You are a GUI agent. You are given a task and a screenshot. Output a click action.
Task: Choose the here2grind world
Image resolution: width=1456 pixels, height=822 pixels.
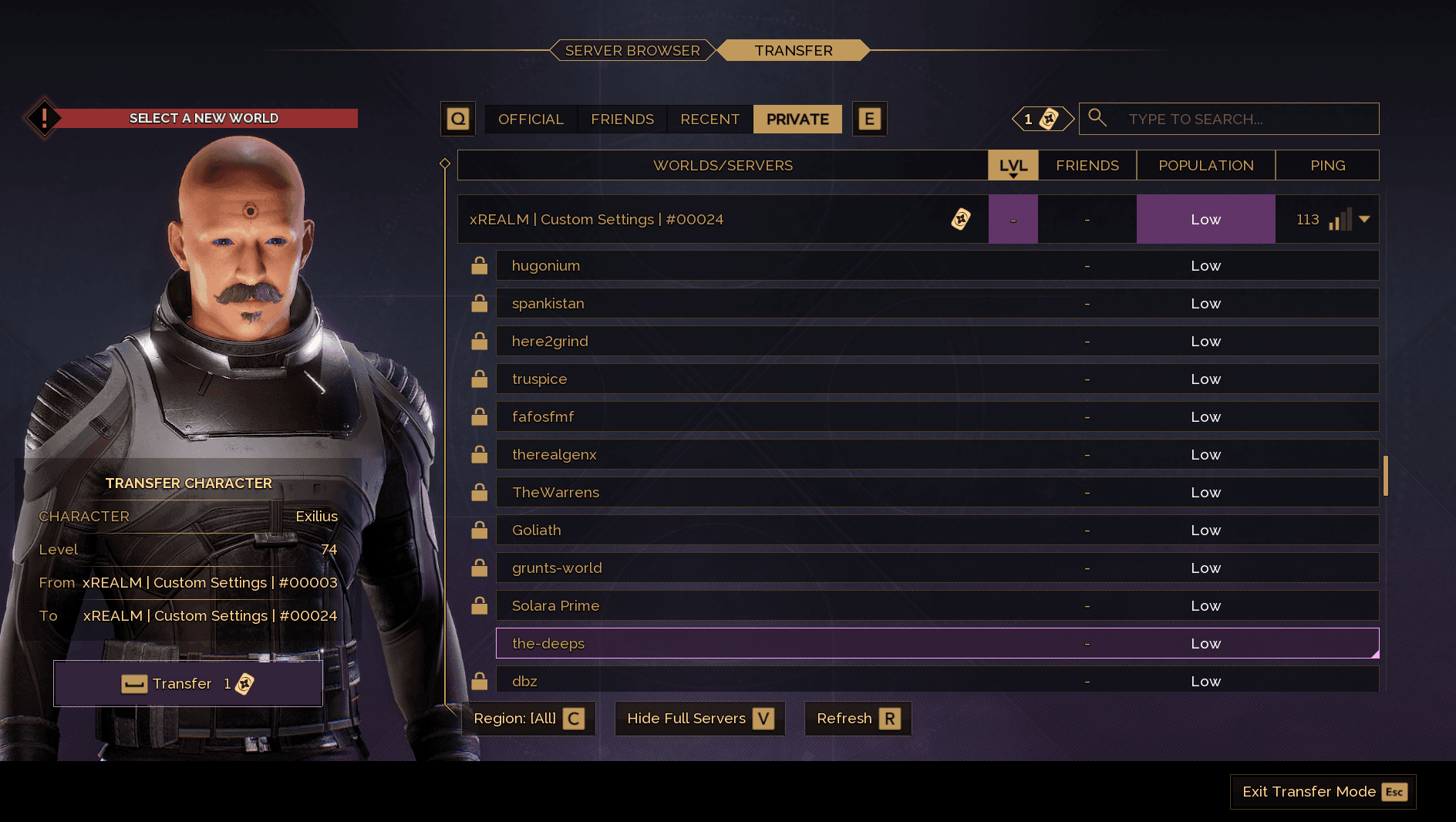click(771, 342)
